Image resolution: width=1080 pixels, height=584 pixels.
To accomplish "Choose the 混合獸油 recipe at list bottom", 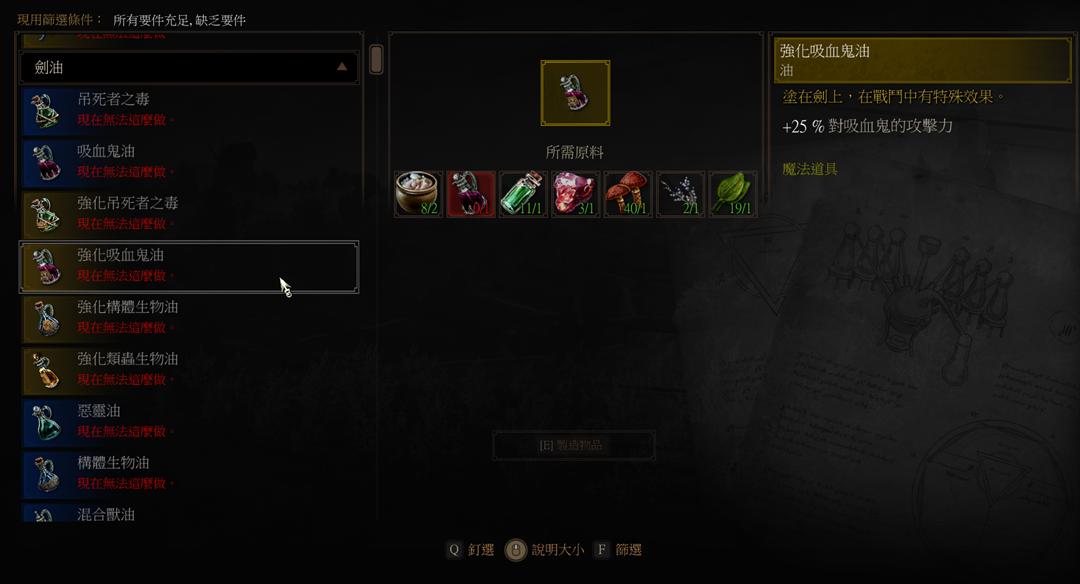I will [x=189, y=514].
